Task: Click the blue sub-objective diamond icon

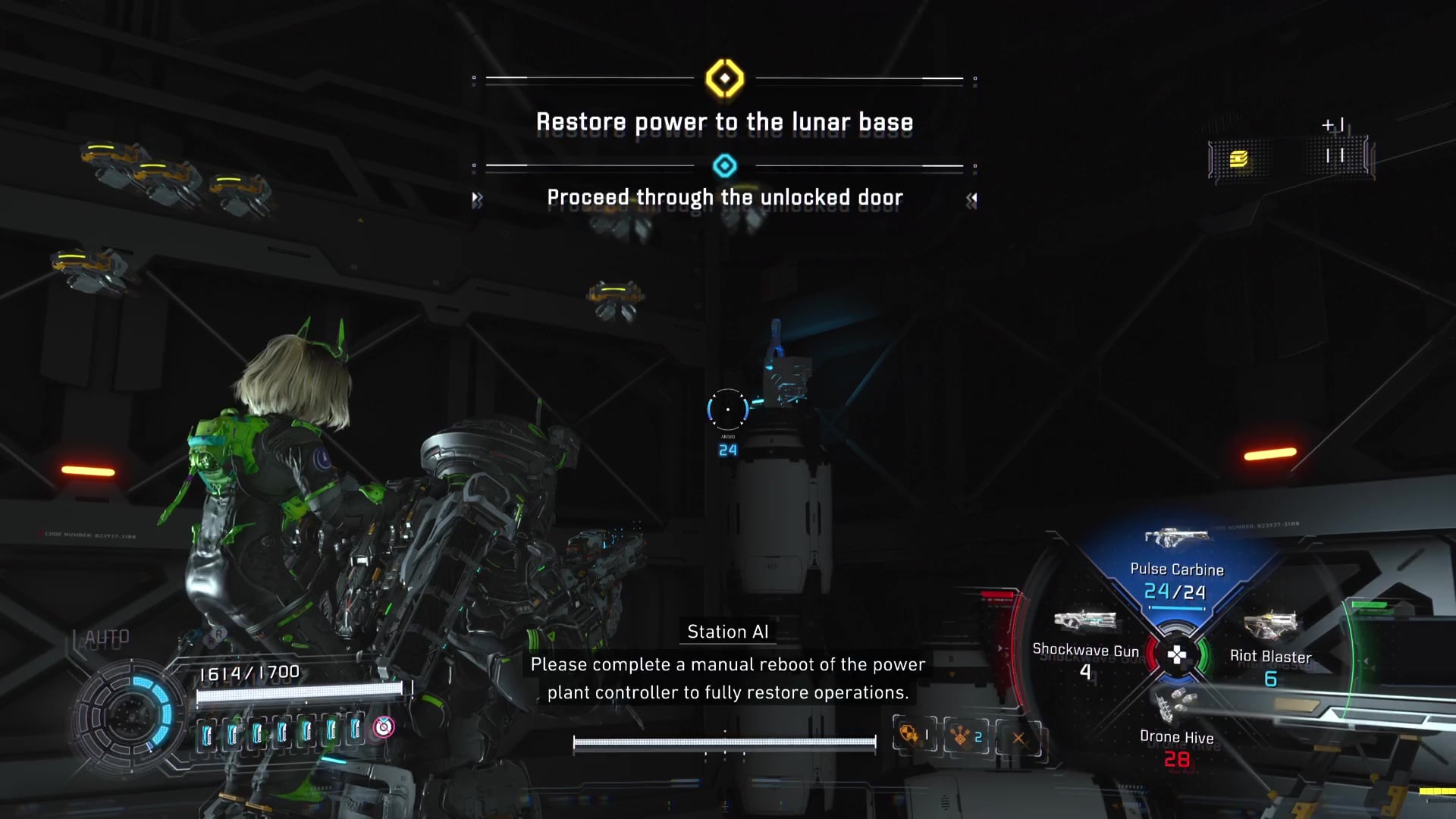Action: point(725,165)
